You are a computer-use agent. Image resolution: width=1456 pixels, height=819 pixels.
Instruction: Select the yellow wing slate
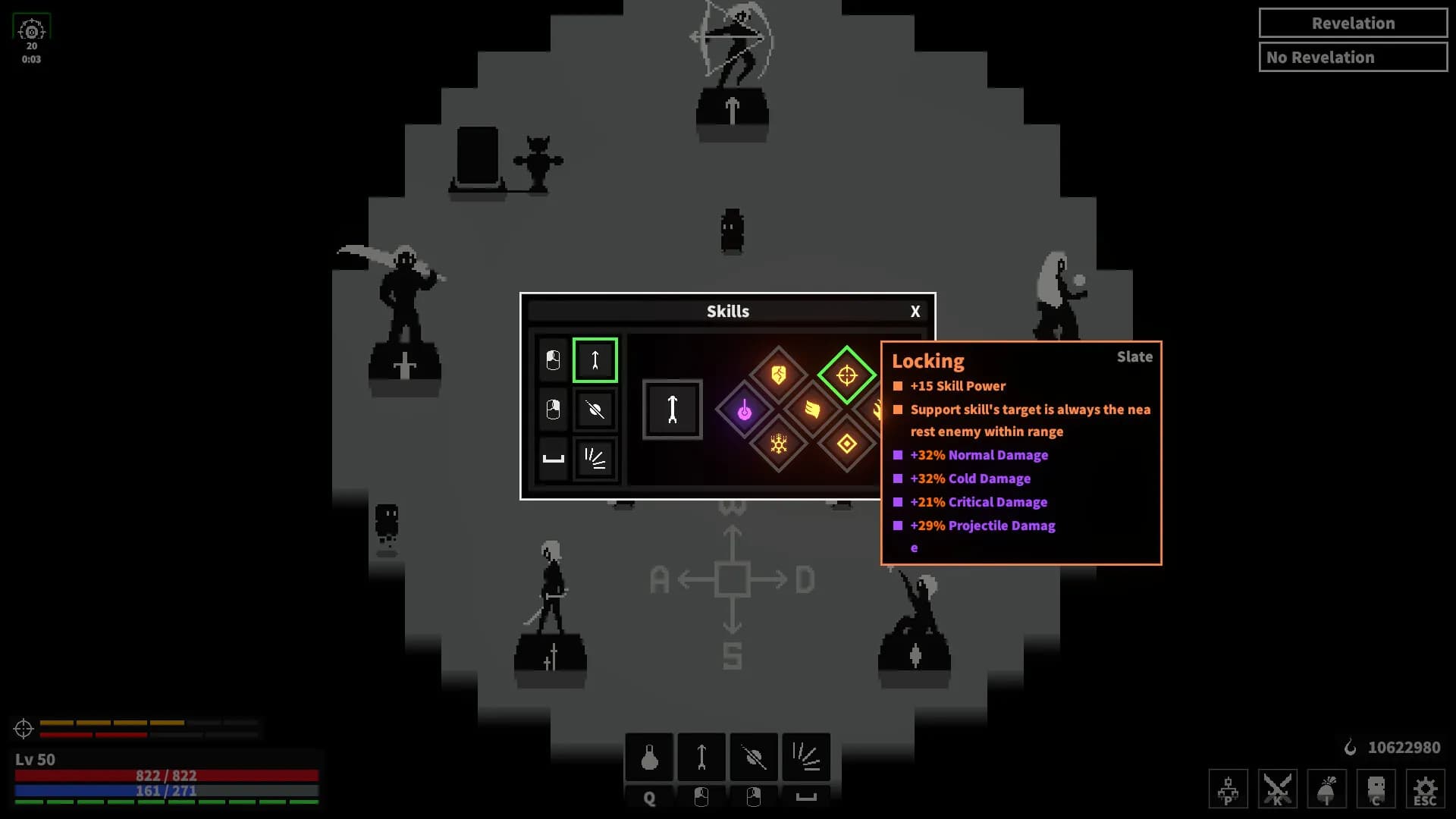point(812,410)
